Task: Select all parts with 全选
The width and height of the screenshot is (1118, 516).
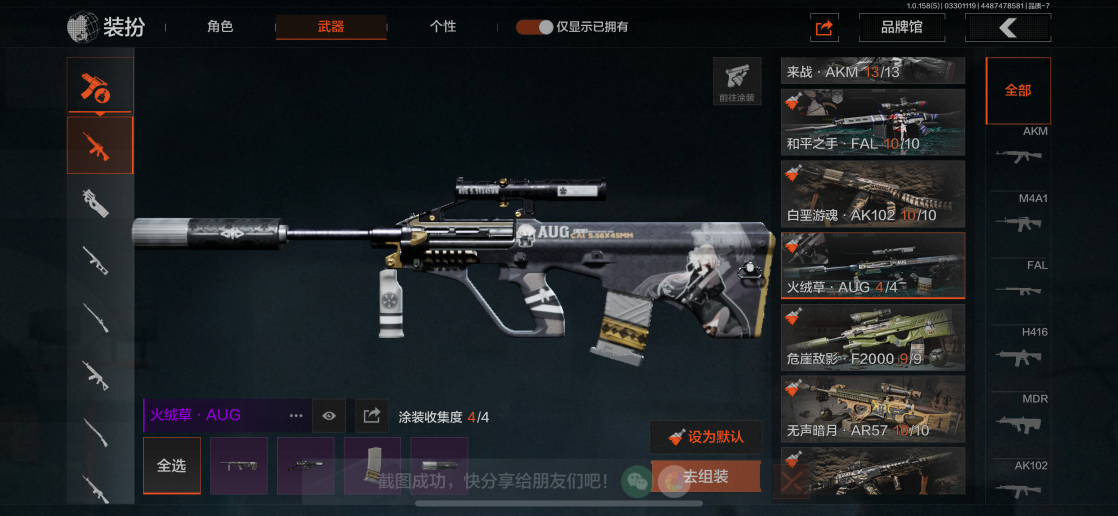Action: [x=171, y=466]
